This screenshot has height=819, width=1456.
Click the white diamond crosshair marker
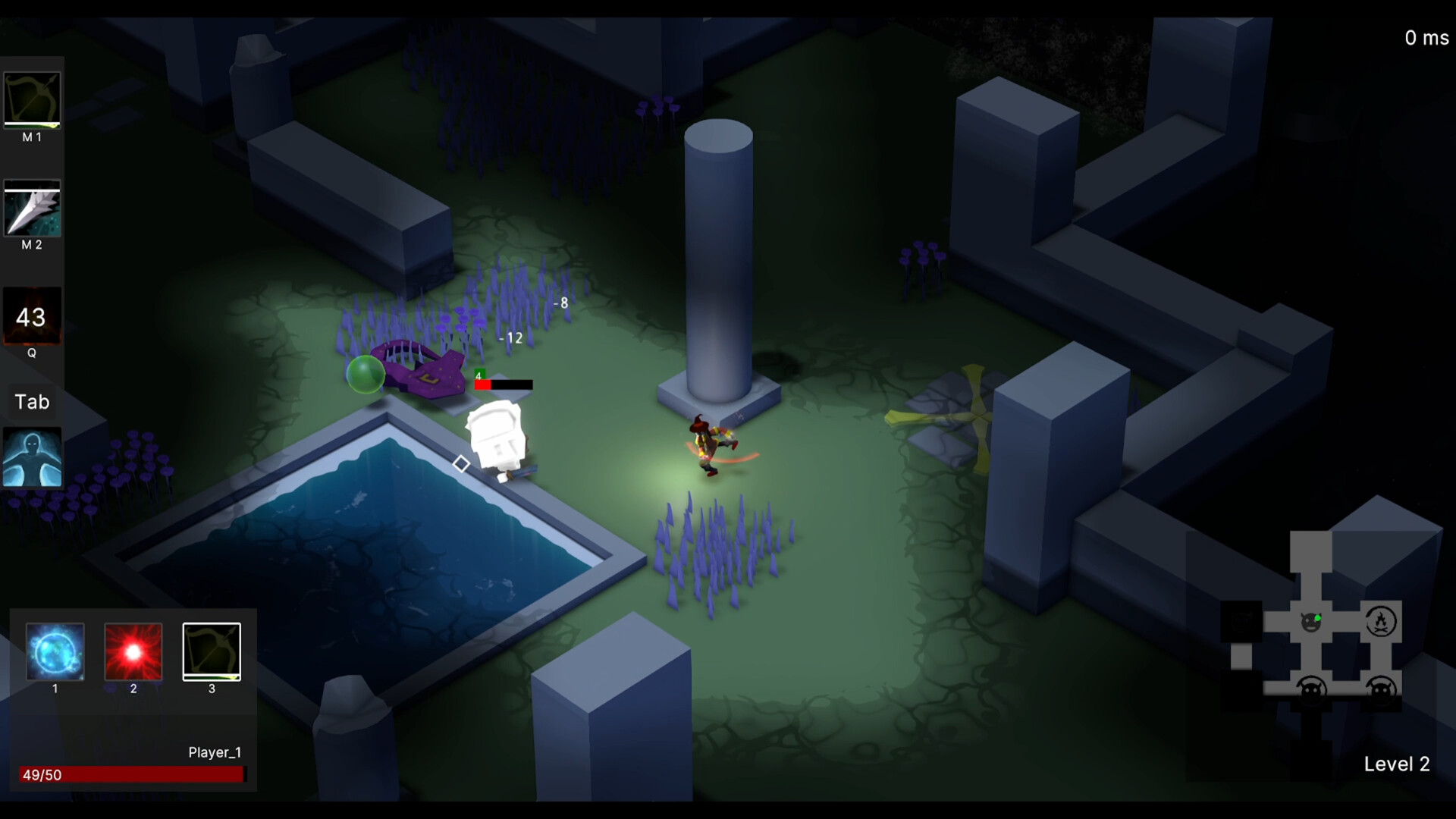coord(461,463)
